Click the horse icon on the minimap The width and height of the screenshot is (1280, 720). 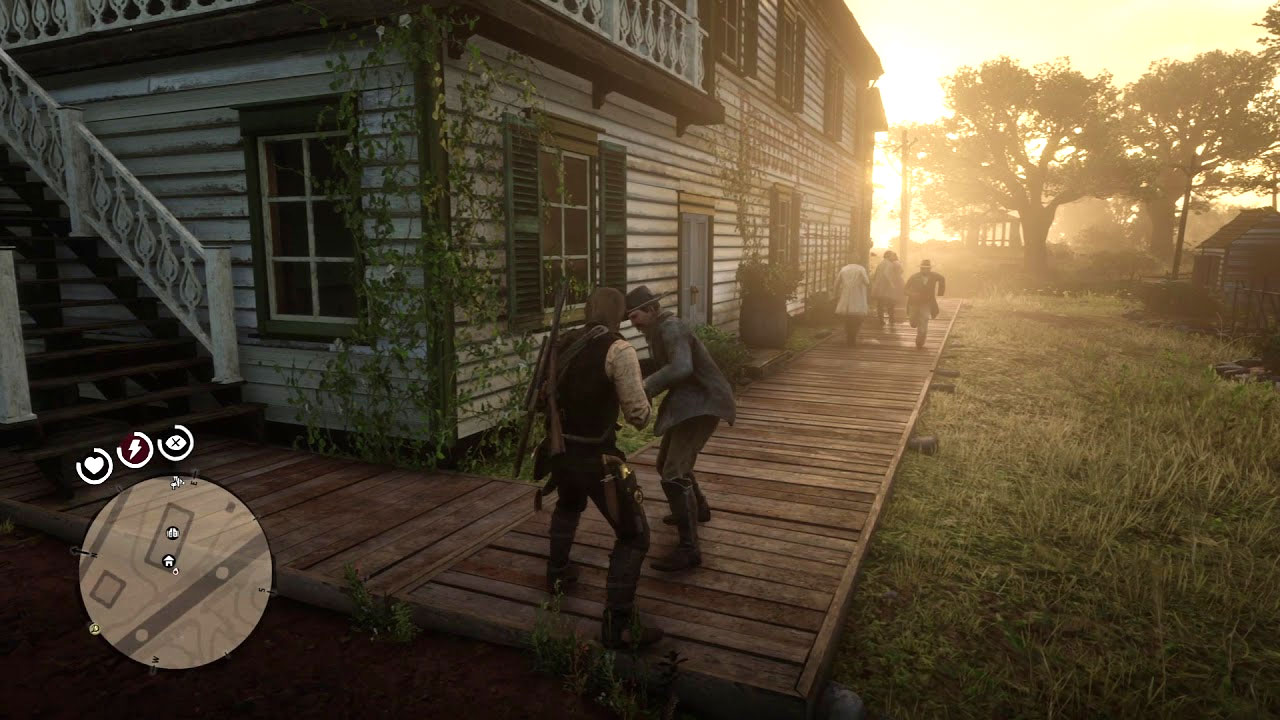point(175,482)
